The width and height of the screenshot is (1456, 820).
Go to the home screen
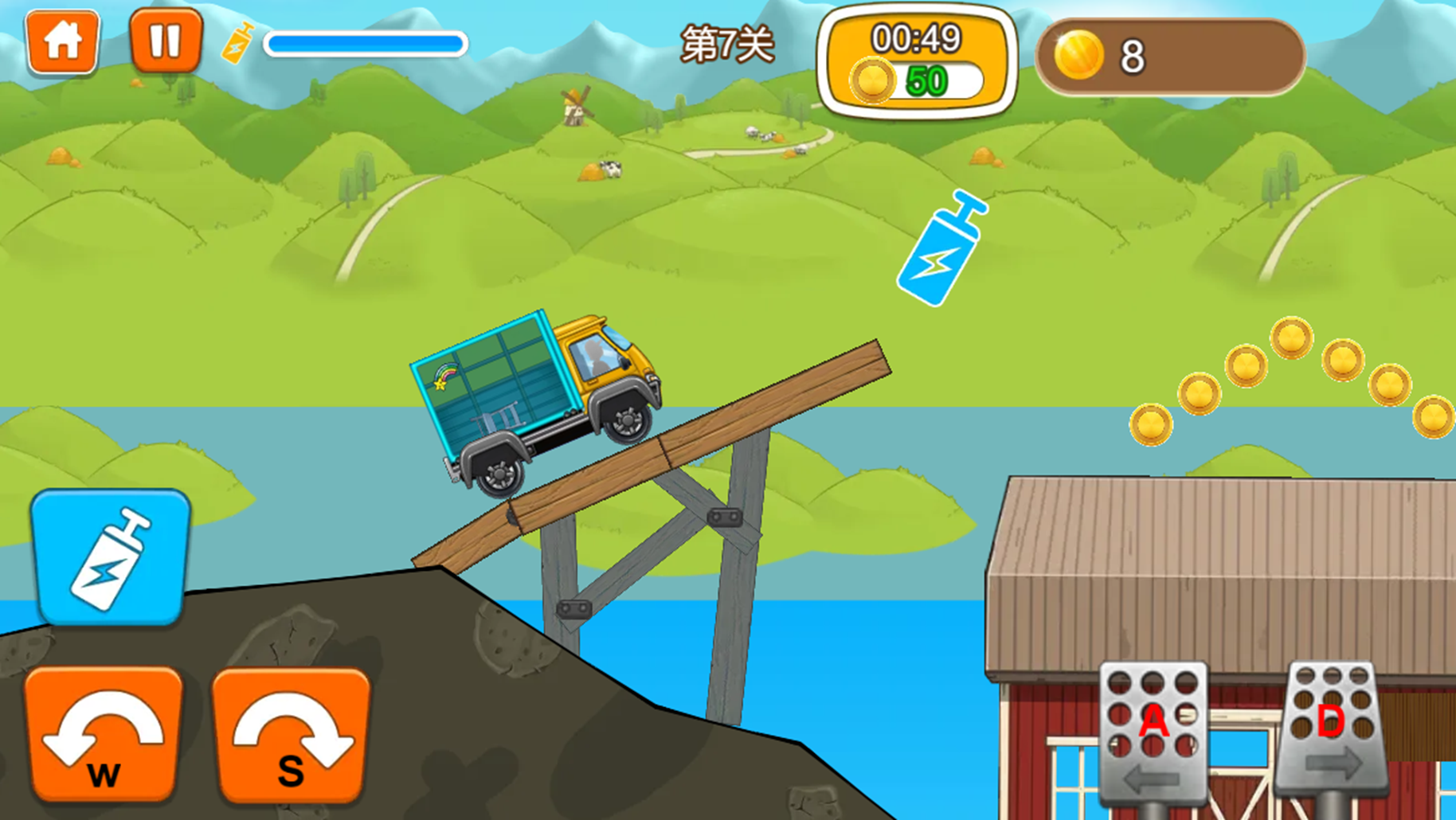tap(62, 41)
